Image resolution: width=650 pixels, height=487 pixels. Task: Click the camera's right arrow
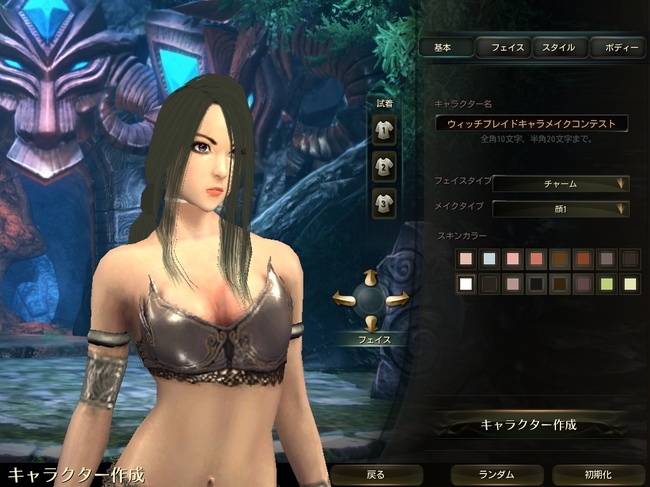click(x=399, y=297)
